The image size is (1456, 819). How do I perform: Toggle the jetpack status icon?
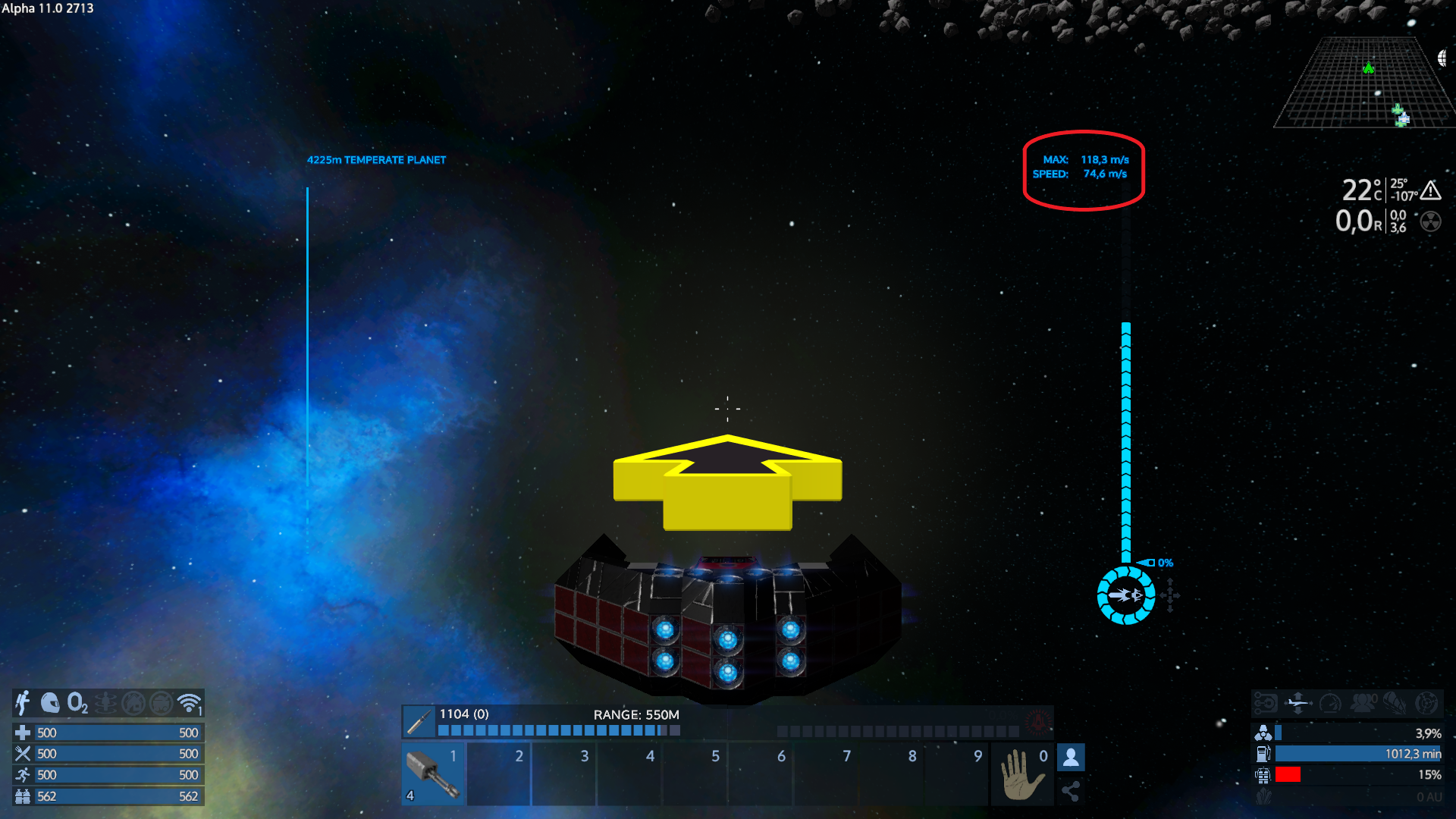(24, 703)
